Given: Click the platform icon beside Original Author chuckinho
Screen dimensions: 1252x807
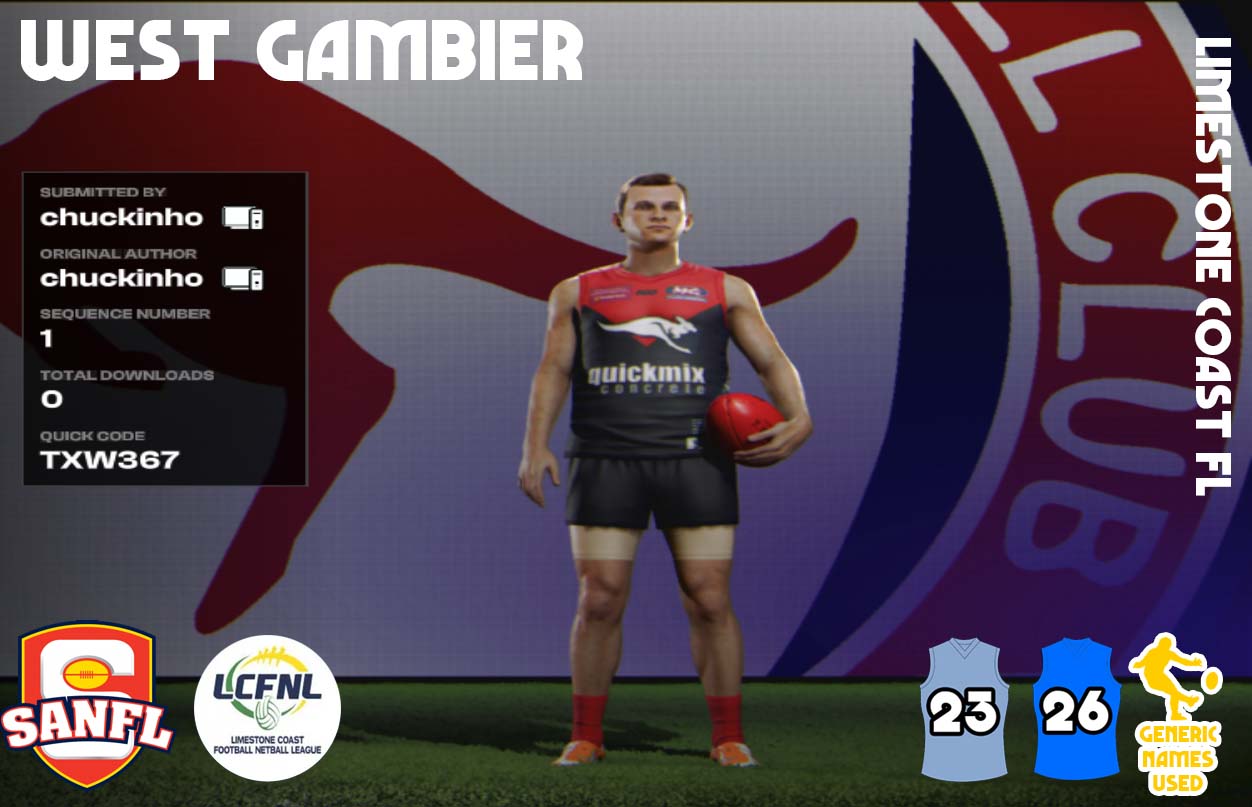Looking at the screenshot, I should click(243, 278).
